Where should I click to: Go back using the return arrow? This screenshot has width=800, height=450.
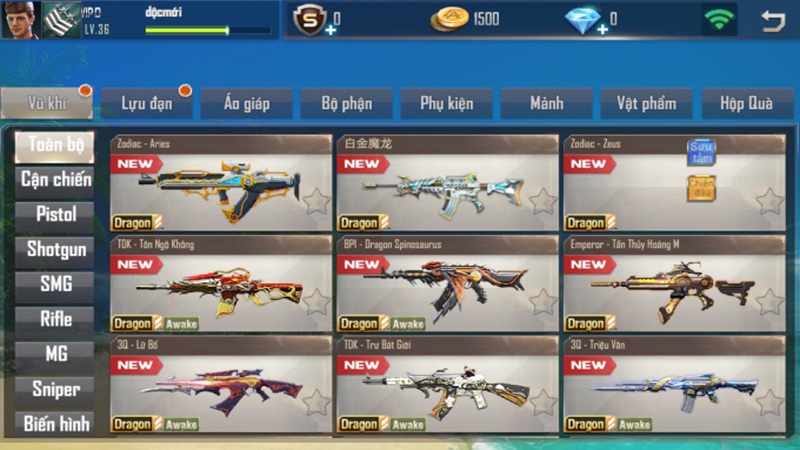pyautogui.click(x=773, y=20)
